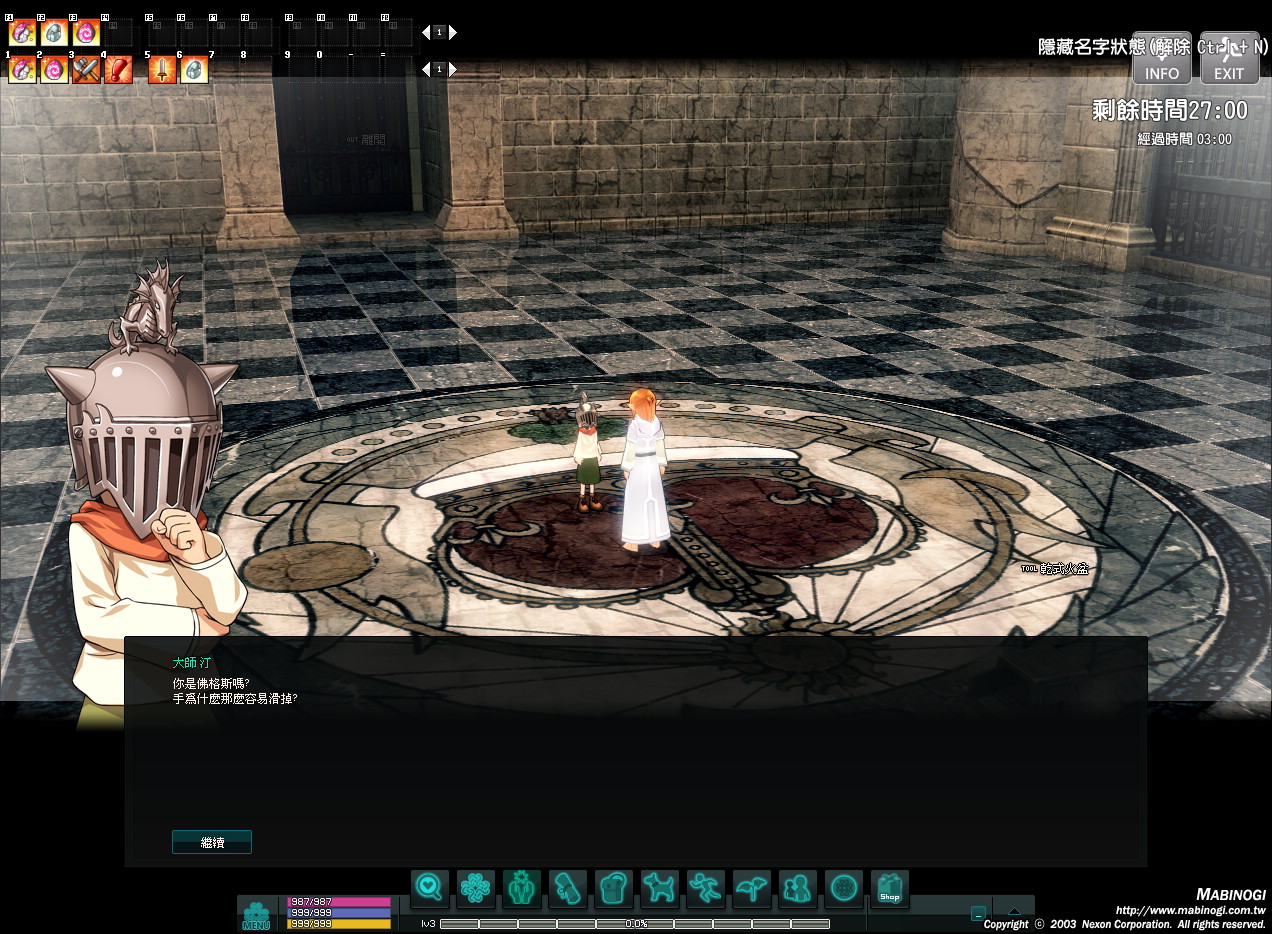Open the pet dog icon
Screen dimensions: 1272x934
(659, 888)
